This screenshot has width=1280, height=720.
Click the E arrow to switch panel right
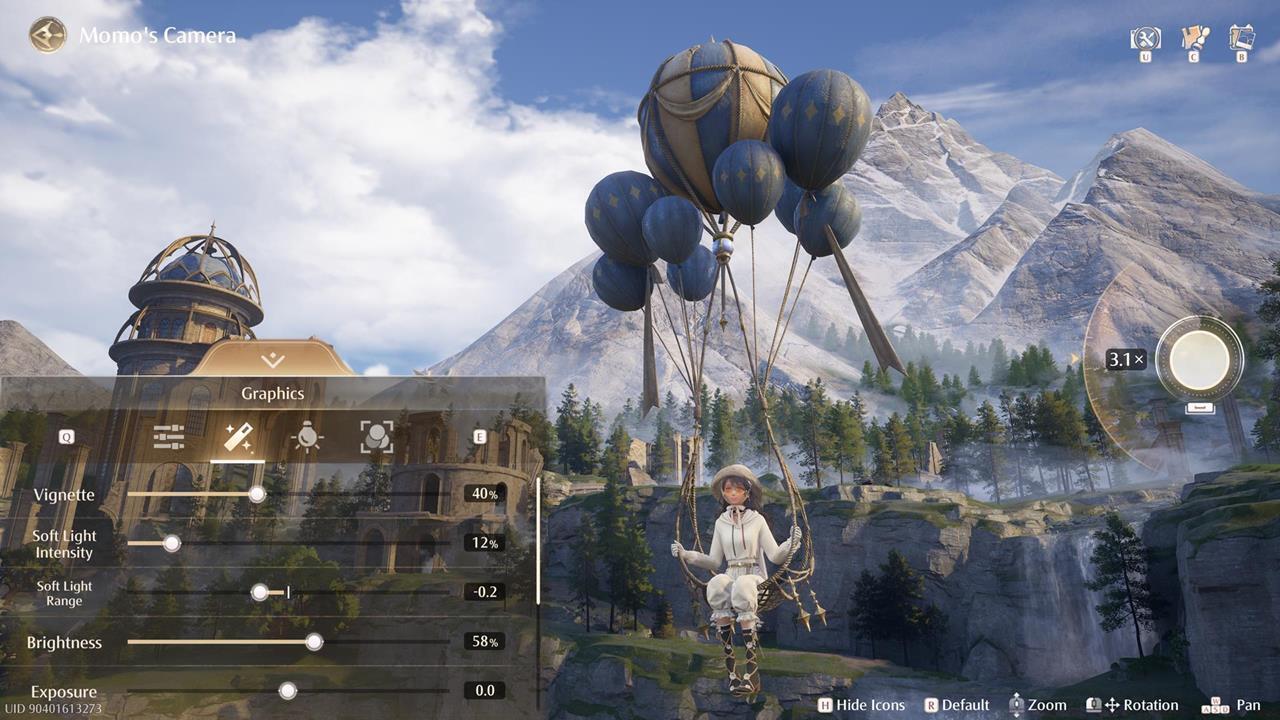(x=478, y=435)
